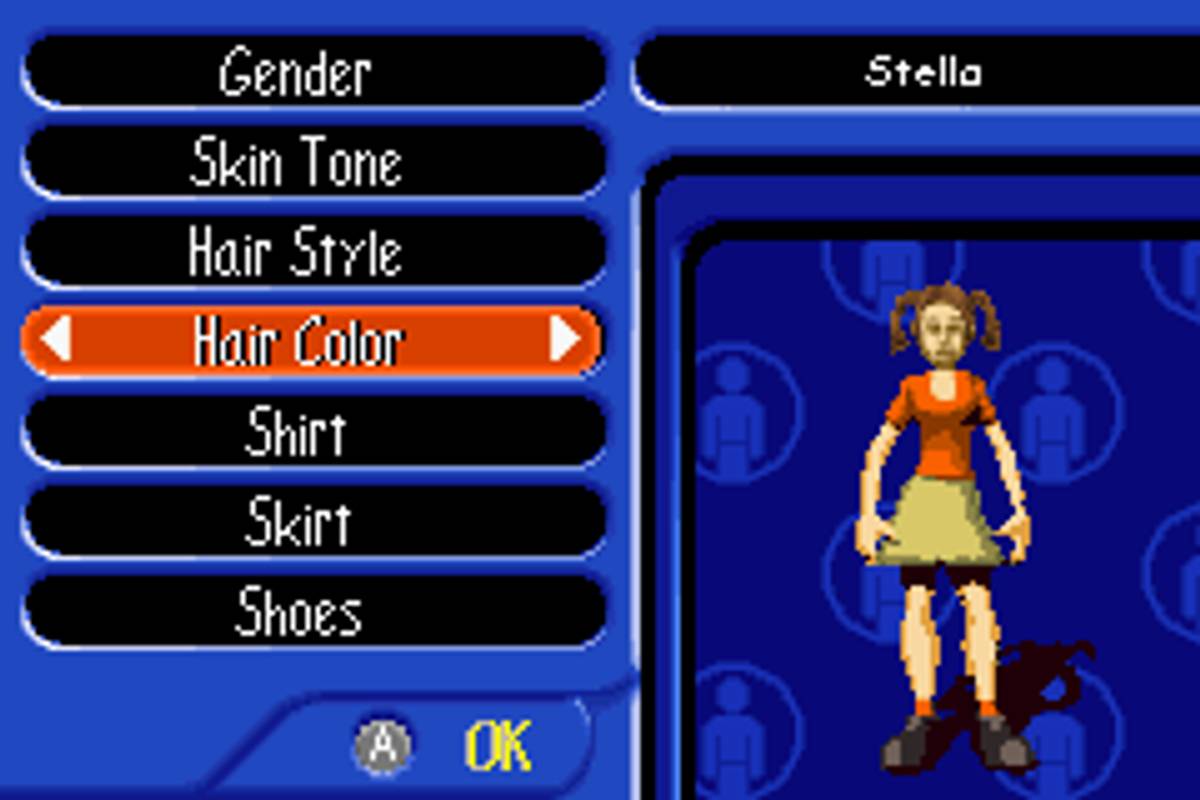Choose the Skin Tone option

[x=313, y=162]
